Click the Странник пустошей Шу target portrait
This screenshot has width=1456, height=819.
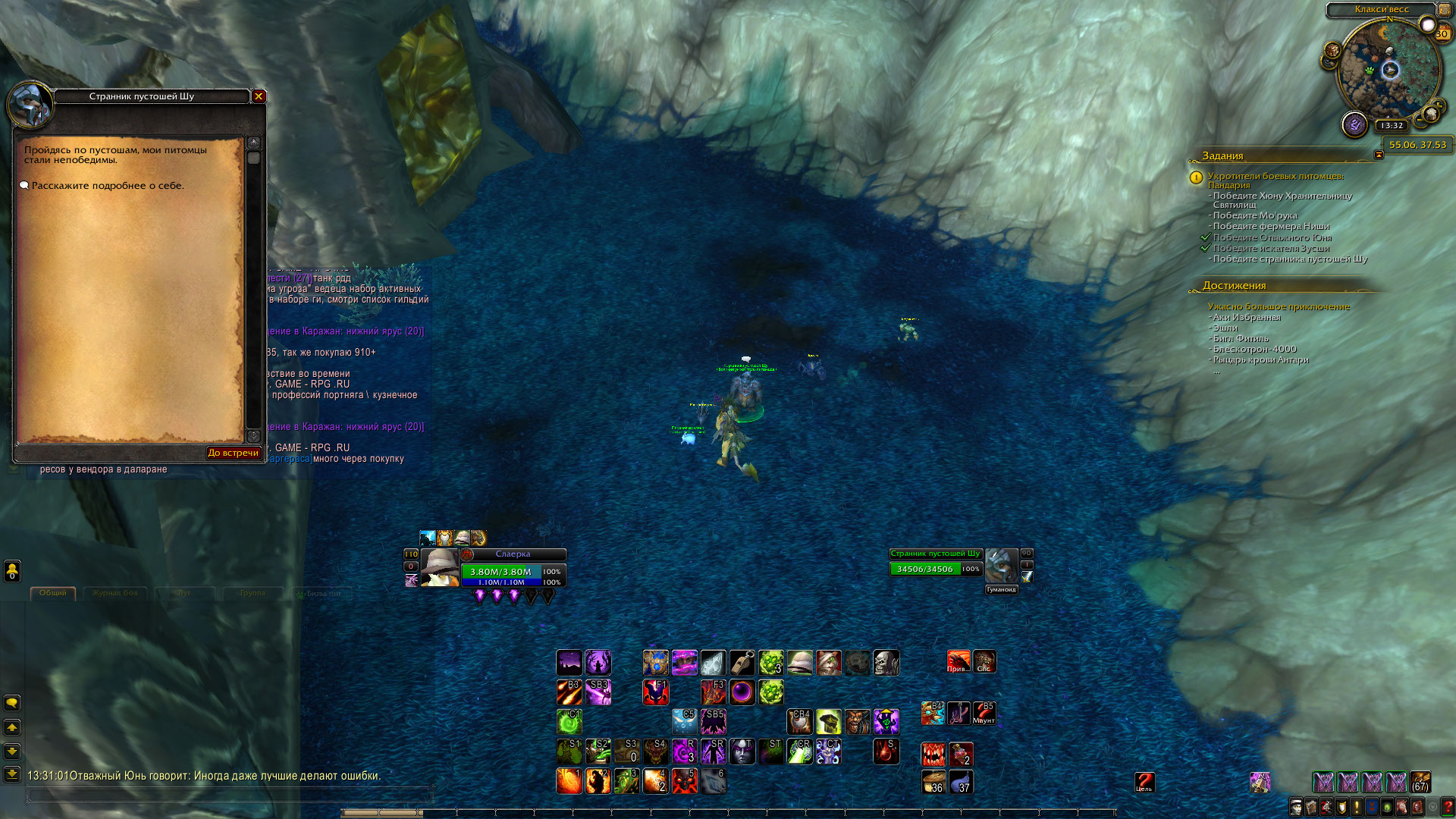tap(1001, 566)
